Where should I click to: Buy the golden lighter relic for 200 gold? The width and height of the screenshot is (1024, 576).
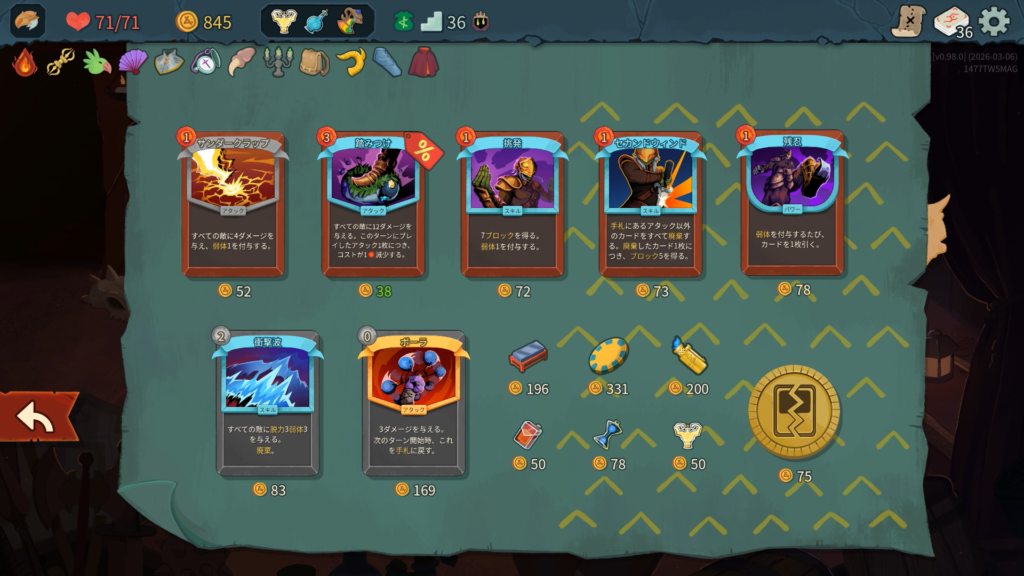click(x=689, y=356)
